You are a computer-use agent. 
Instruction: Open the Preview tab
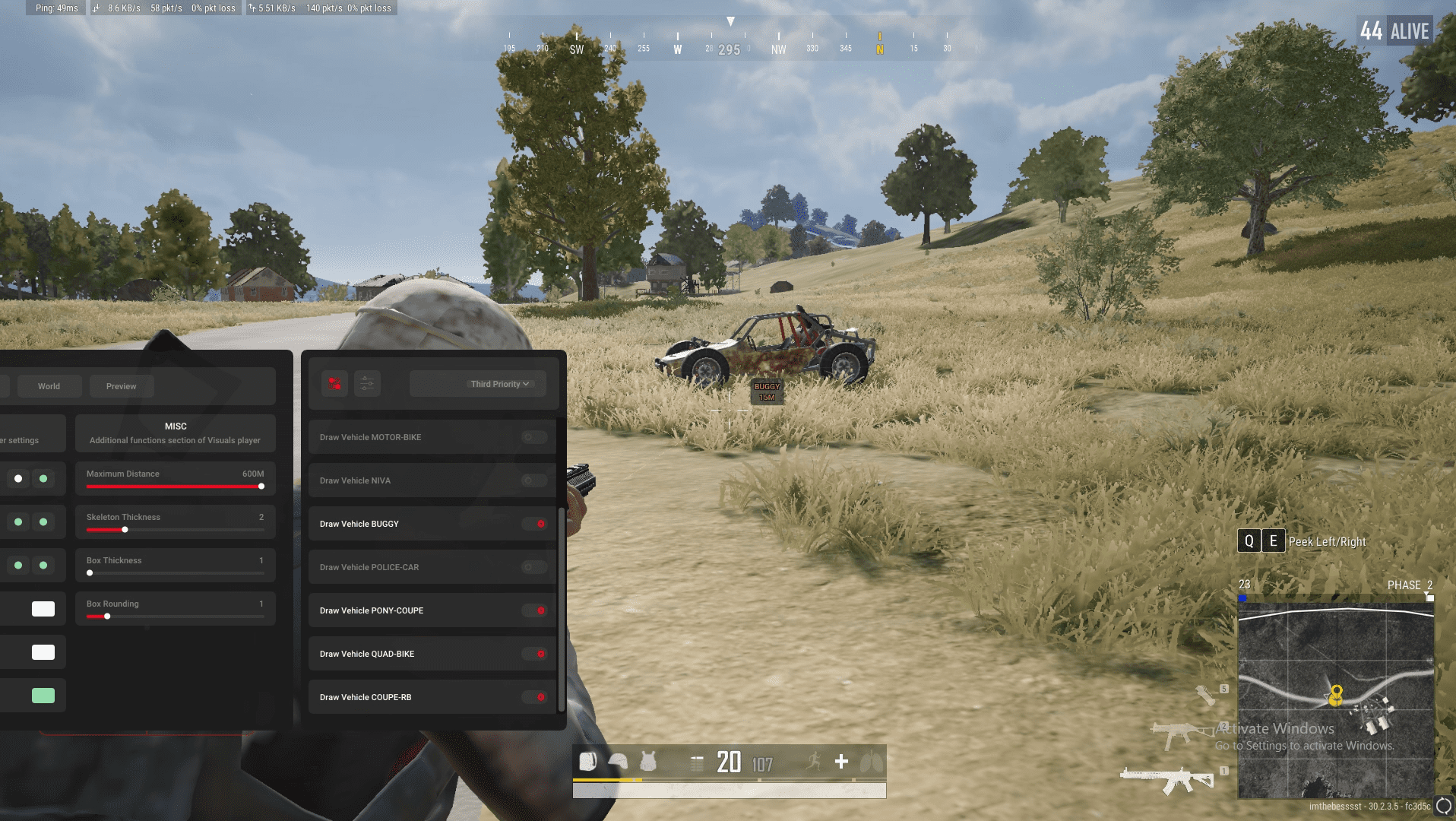point(121,385)
